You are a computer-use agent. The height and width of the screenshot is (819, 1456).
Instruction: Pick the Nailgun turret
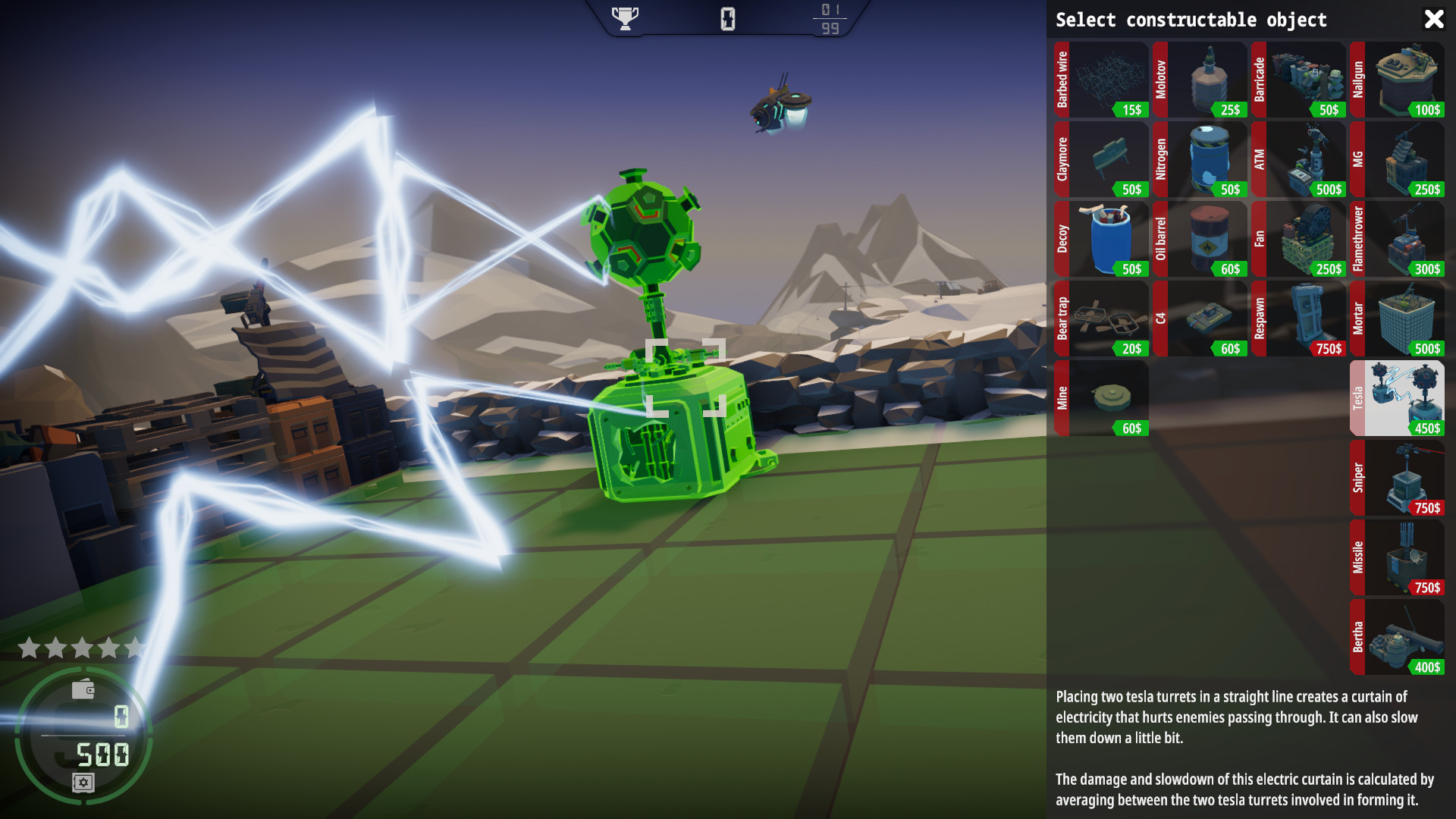(1399, 80)
